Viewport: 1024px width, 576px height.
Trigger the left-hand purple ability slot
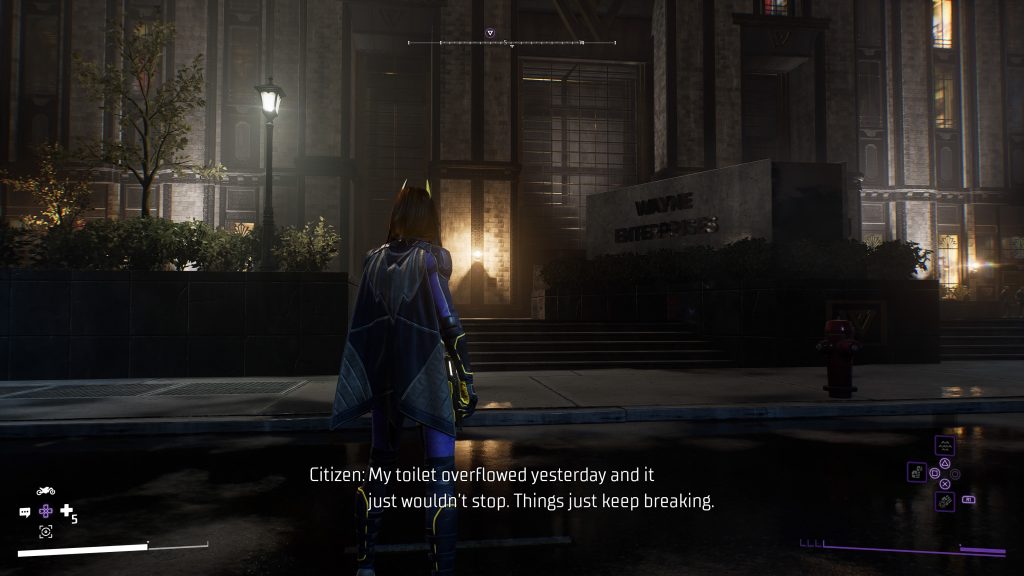click(x=916, y=471)
